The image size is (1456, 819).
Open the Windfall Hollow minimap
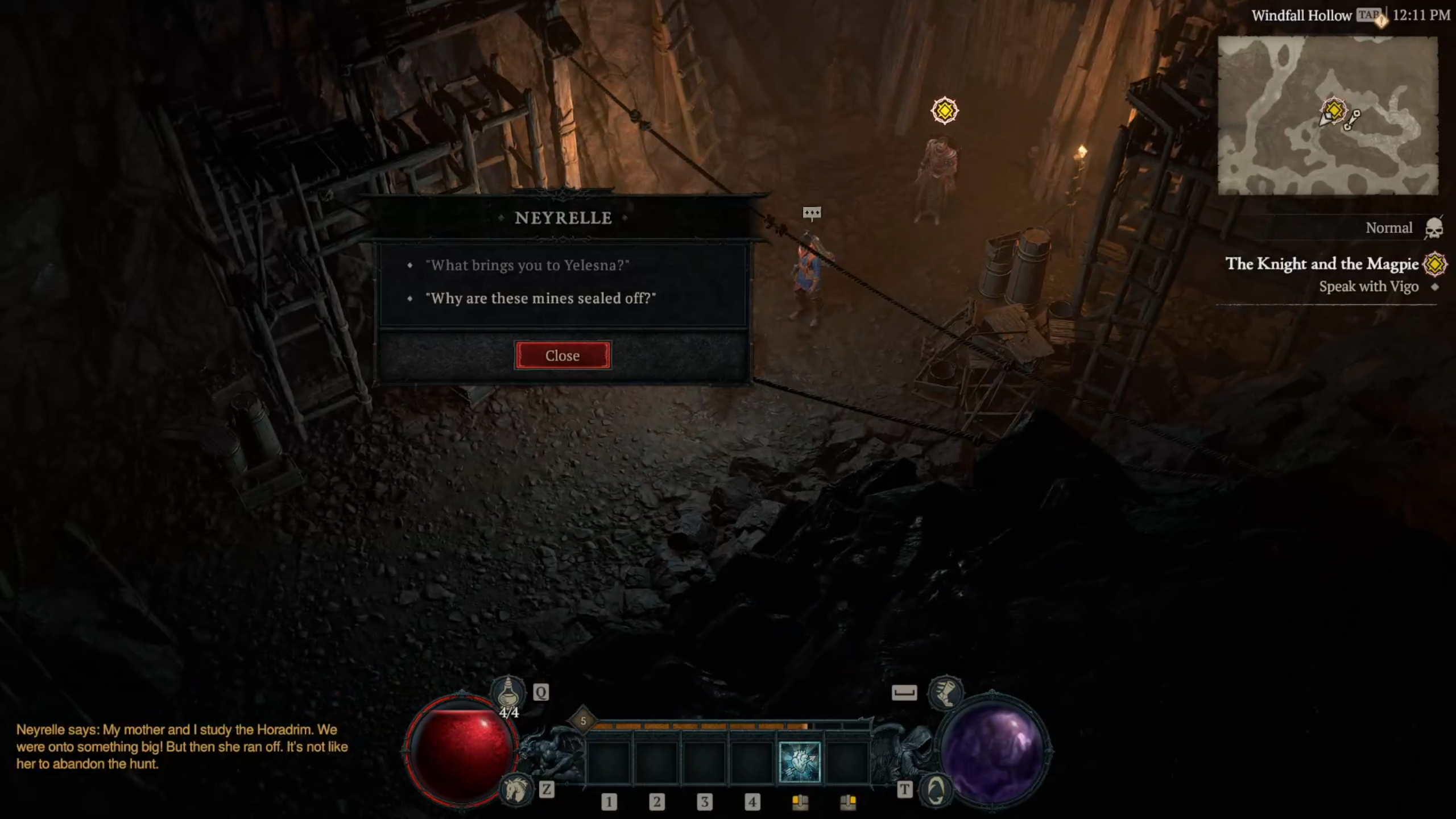pyautogui.click(x=1327, y=115)
